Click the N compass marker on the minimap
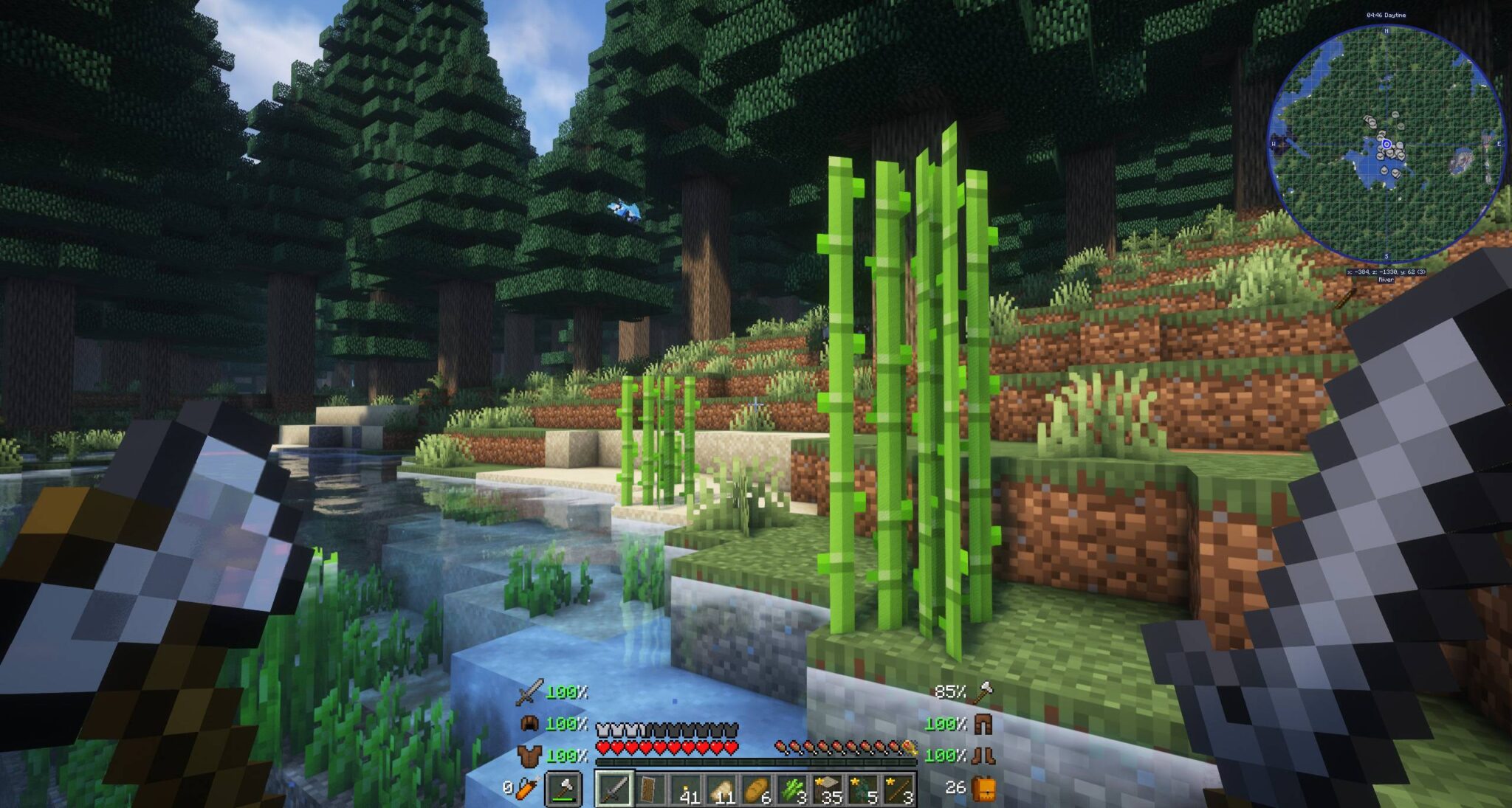The image size is (1512, 808). point(1386,31)
